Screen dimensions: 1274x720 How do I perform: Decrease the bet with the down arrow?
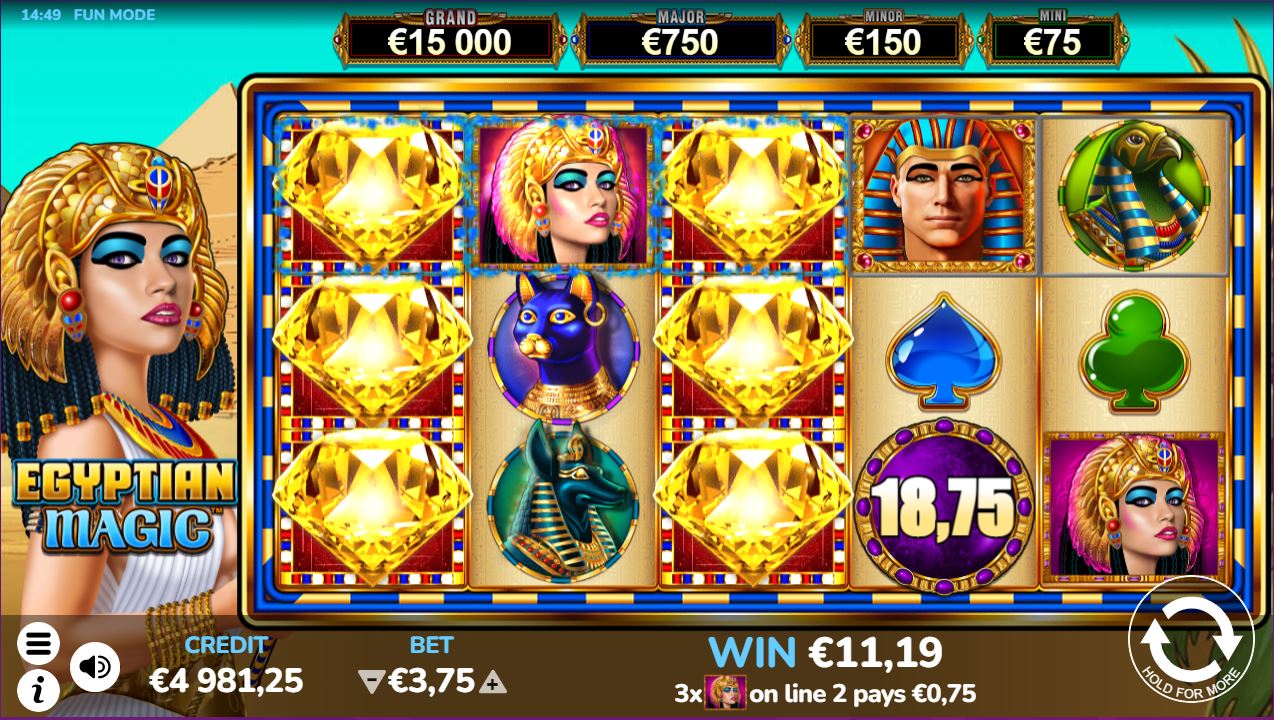371,683
